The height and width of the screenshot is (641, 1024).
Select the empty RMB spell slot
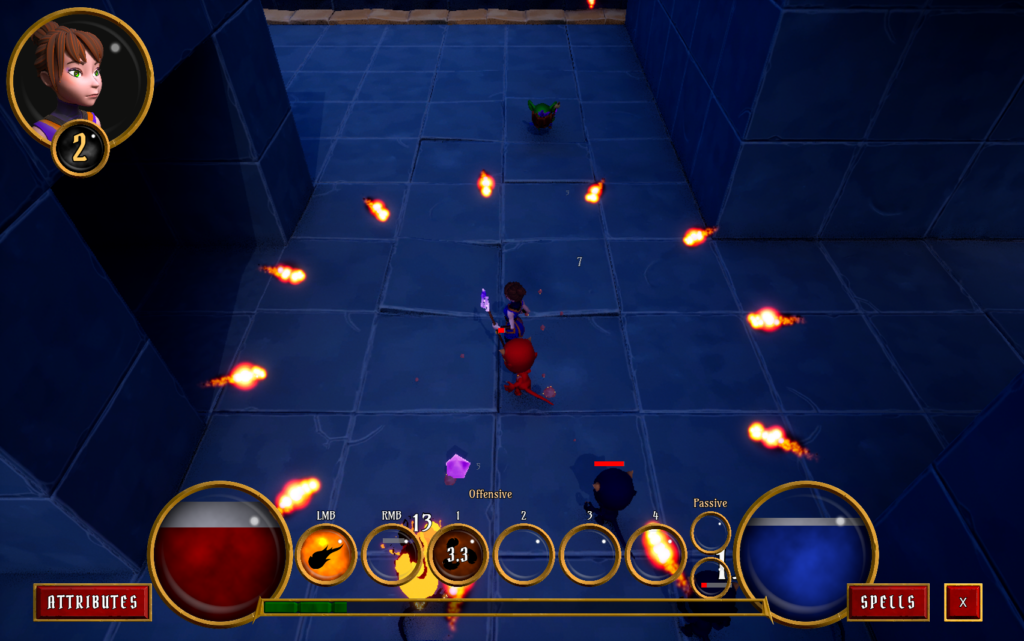pyautogui.click(x=392, y=554)
